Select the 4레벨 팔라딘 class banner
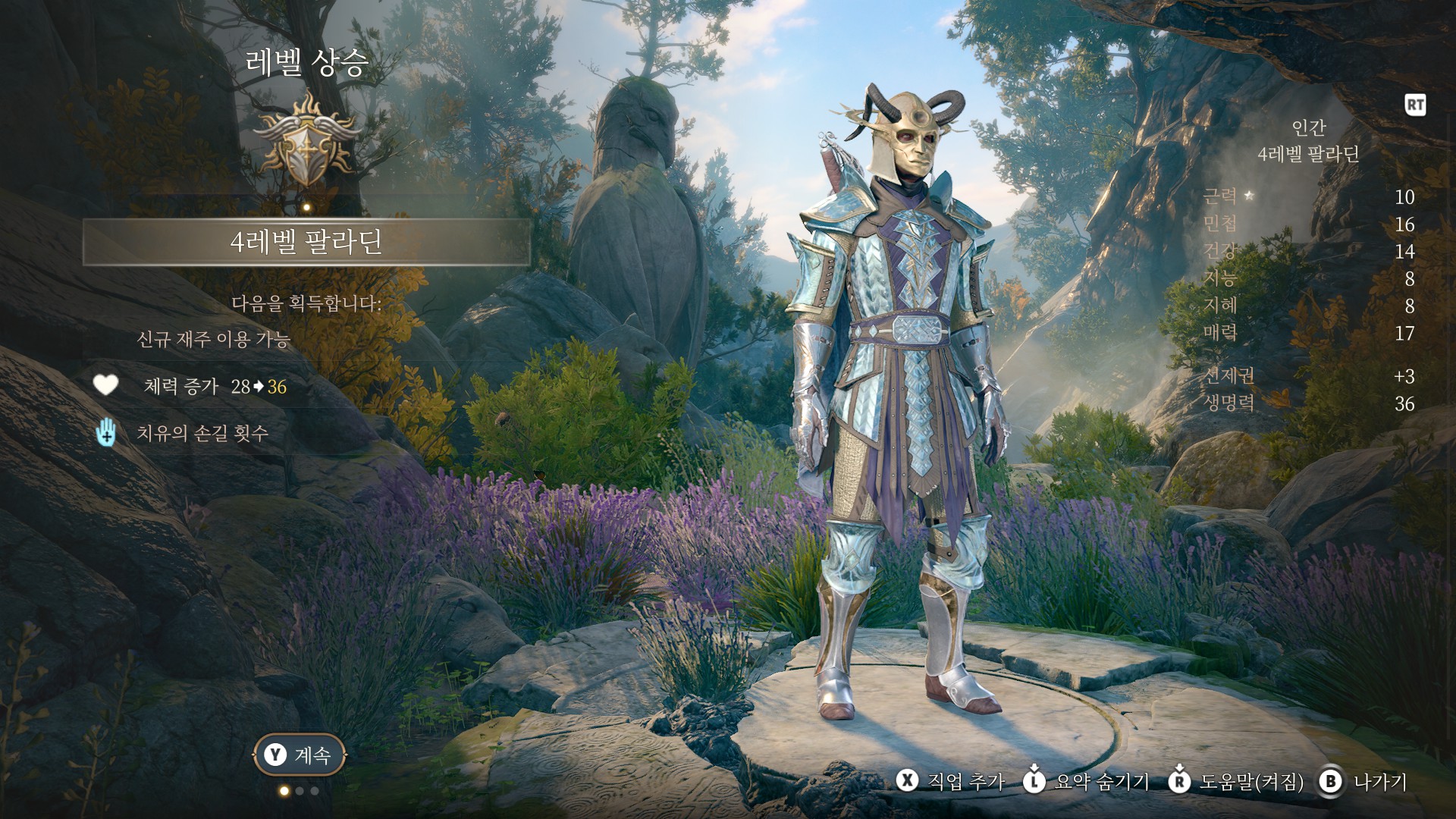This screenshot has width=1456, height=819. (306, 243)
